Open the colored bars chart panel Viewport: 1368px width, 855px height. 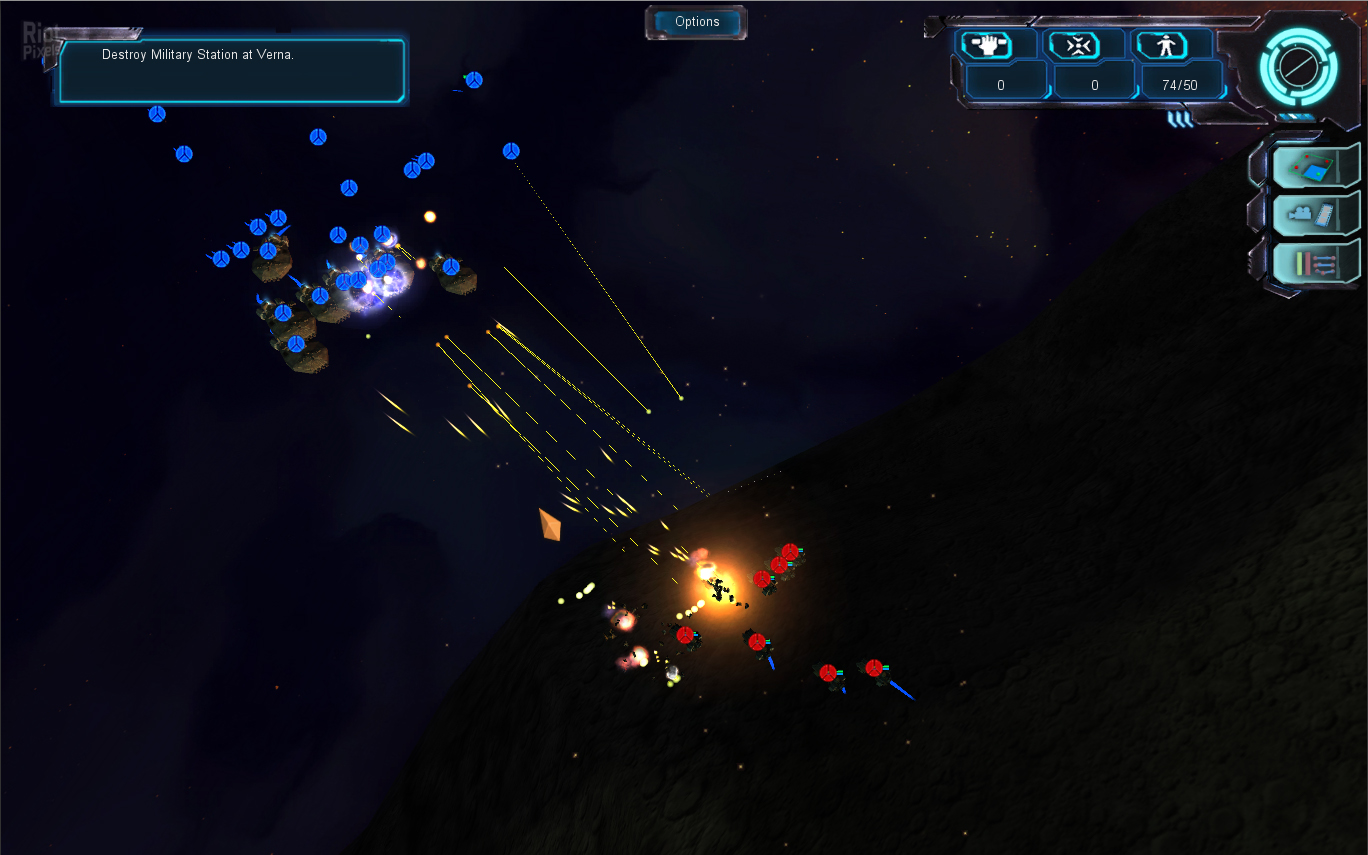click(x=1313, y=263)
